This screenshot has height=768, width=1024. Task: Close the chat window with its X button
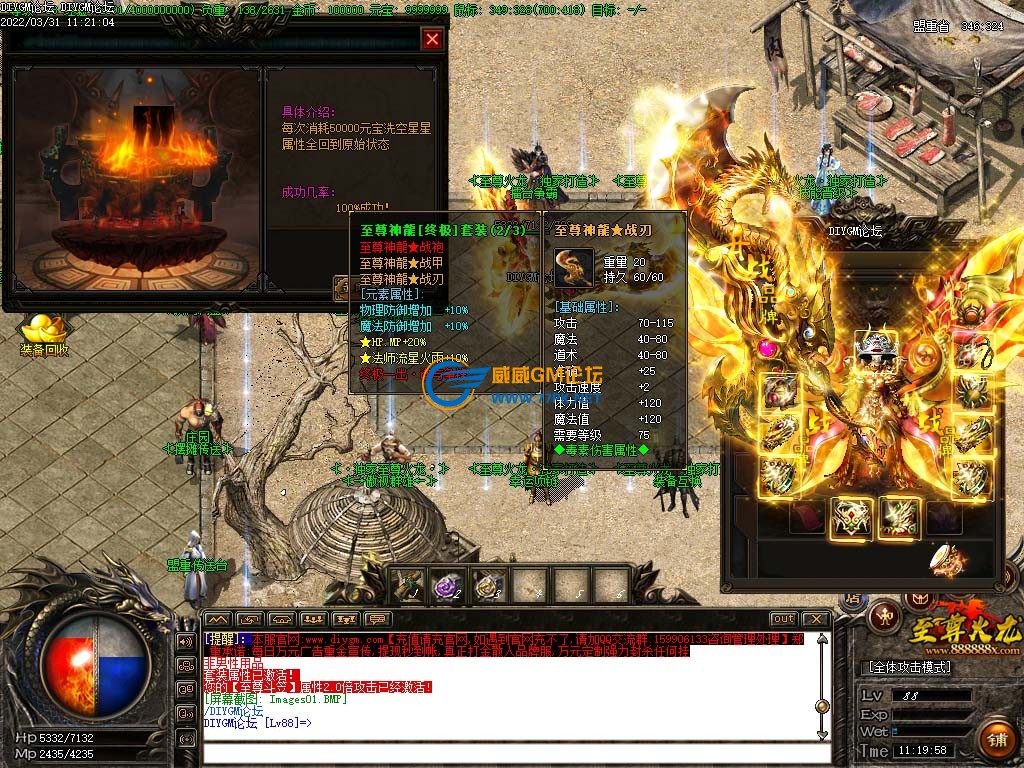[x=816, y=619]
